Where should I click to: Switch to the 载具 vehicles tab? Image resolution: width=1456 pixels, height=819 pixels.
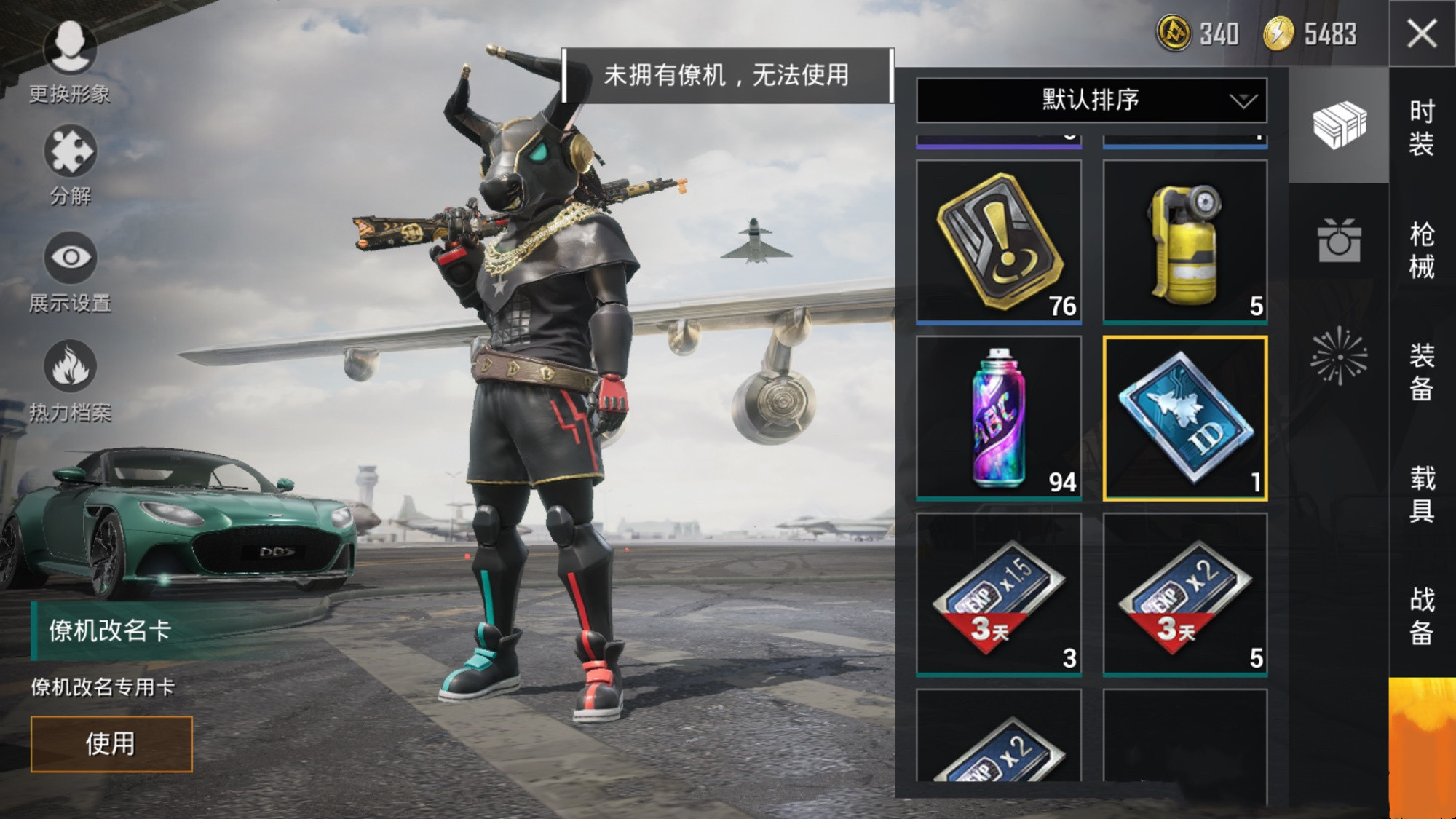tap(1422, 494)
